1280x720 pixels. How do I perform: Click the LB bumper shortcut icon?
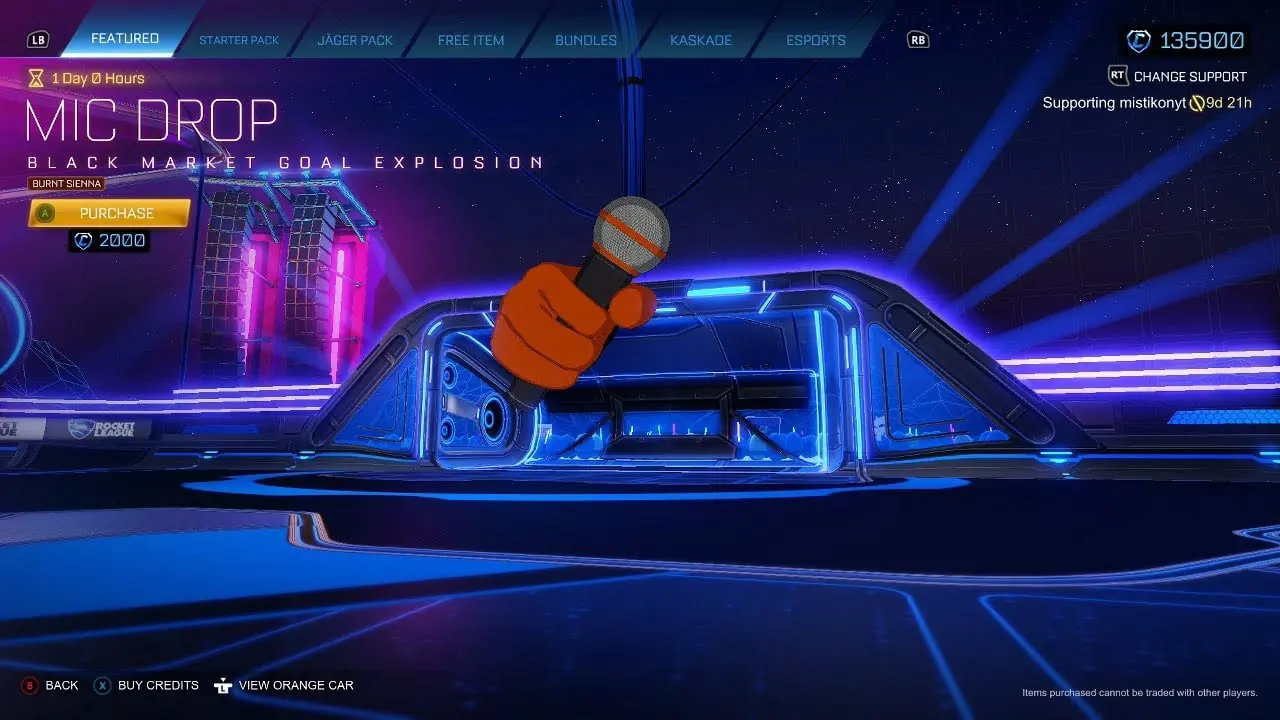pyautogui.click(x=37, y=39)
